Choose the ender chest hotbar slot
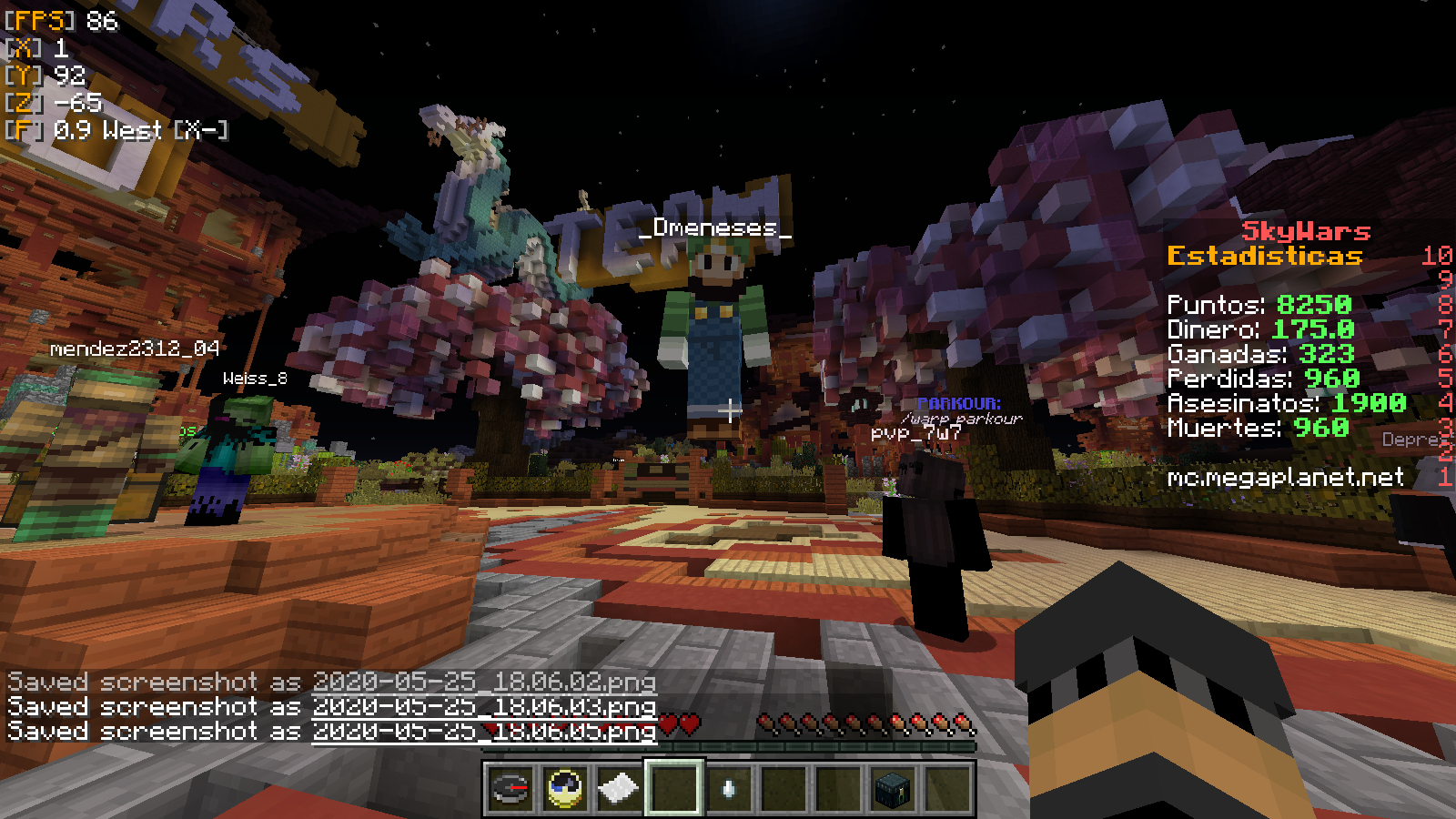 point(892,788)
